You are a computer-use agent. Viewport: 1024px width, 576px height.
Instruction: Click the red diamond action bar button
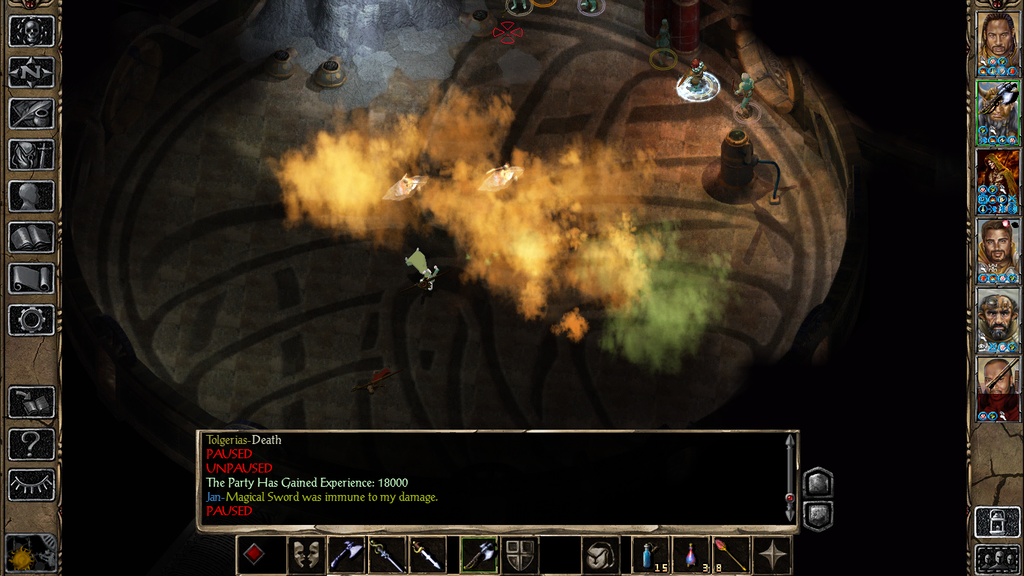point(255,555)
